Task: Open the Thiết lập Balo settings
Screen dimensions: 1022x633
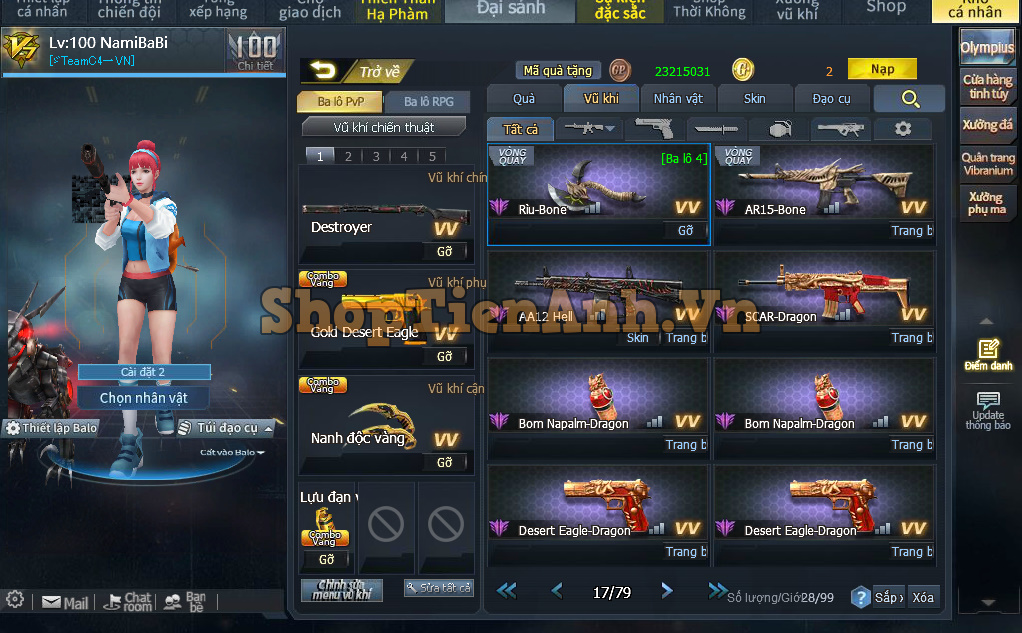Action: click(x=52, y=428)
